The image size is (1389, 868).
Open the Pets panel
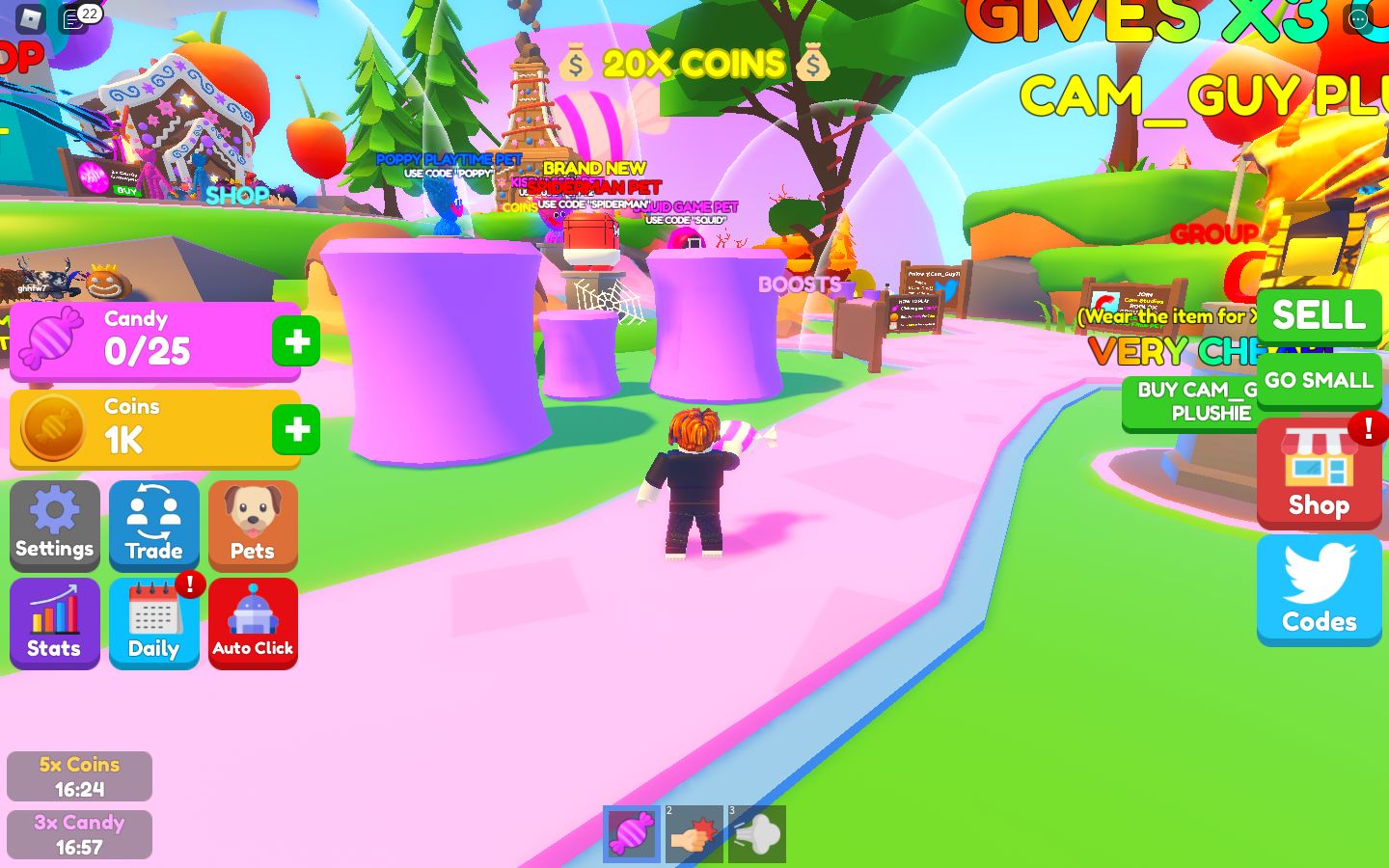pyautogui.click(x=253, y=526)
